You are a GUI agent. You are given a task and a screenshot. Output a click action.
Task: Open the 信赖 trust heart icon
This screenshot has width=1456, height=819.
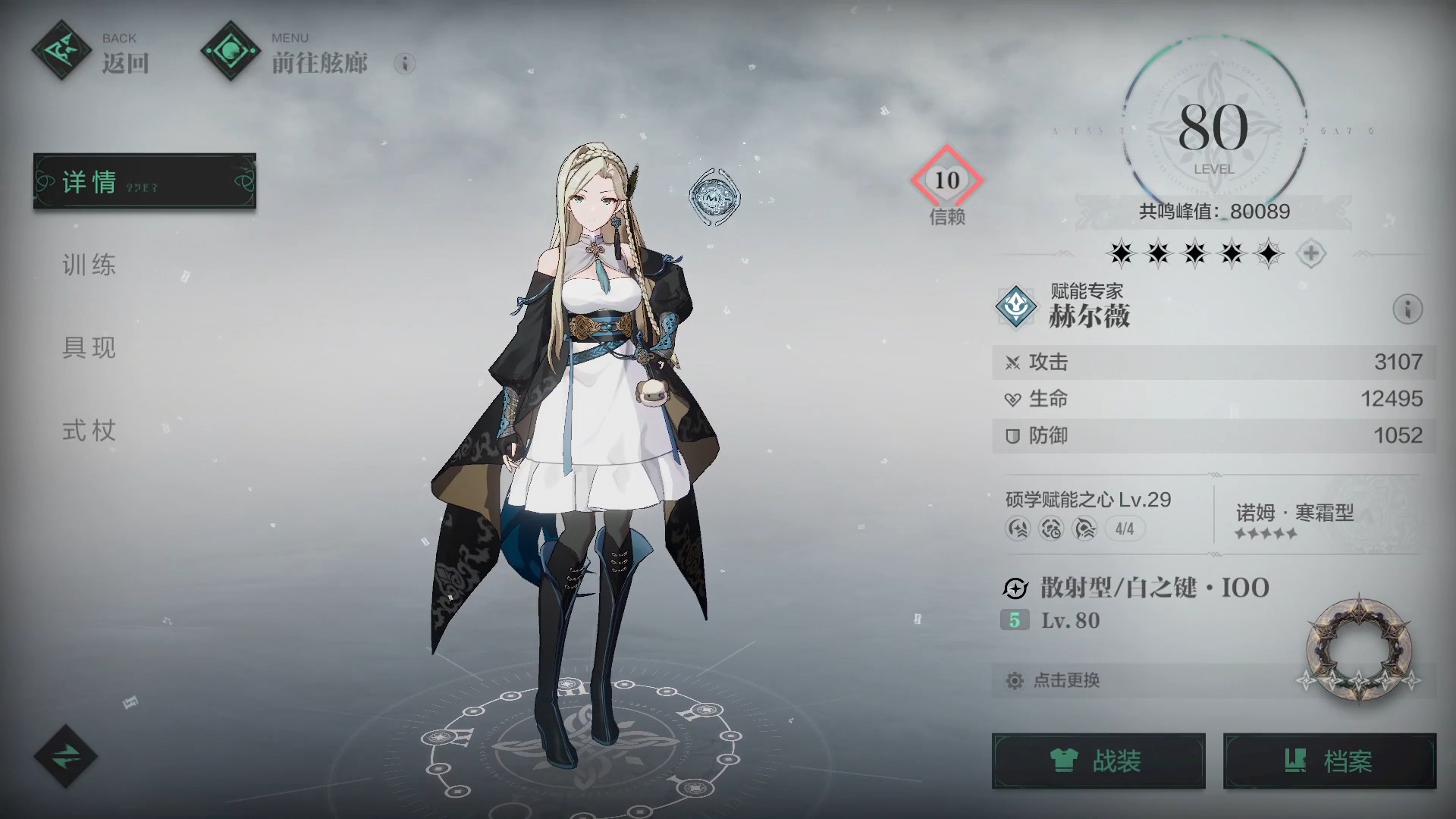pyautogui.click(x=946, y=180)
